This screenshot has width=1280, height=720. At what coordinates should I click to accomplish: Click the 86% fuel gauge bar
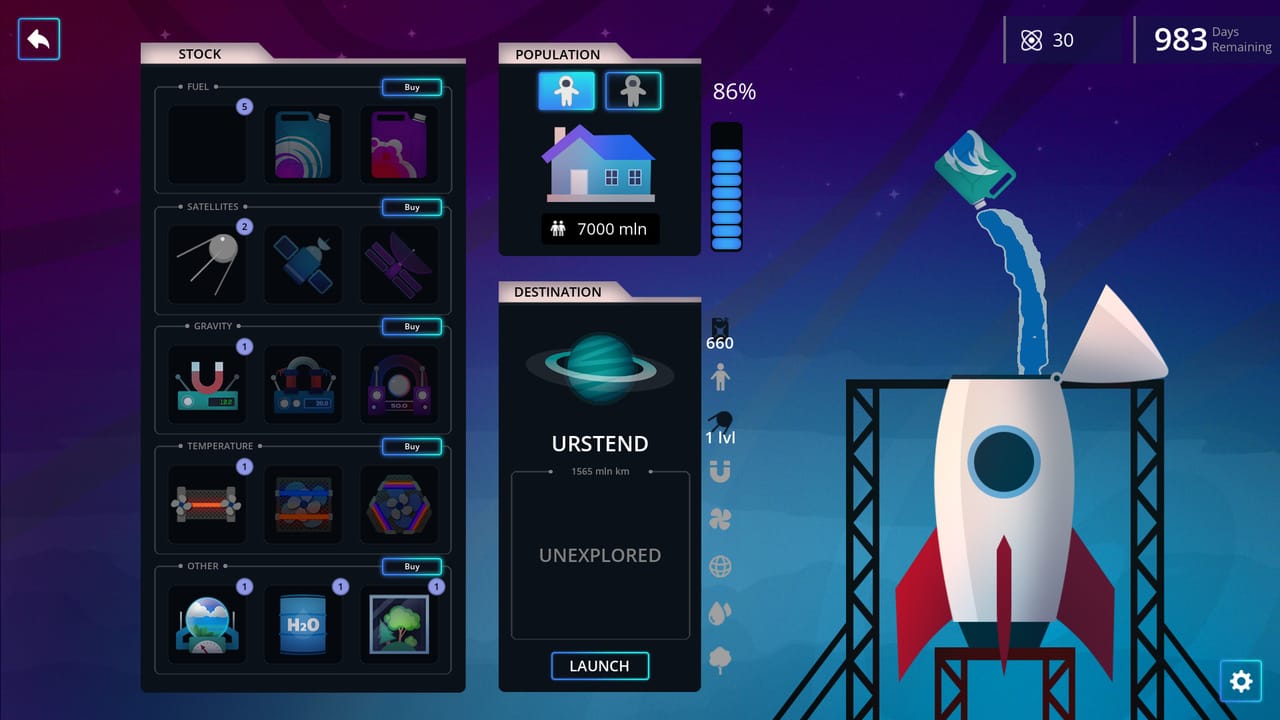pos(726,185)
